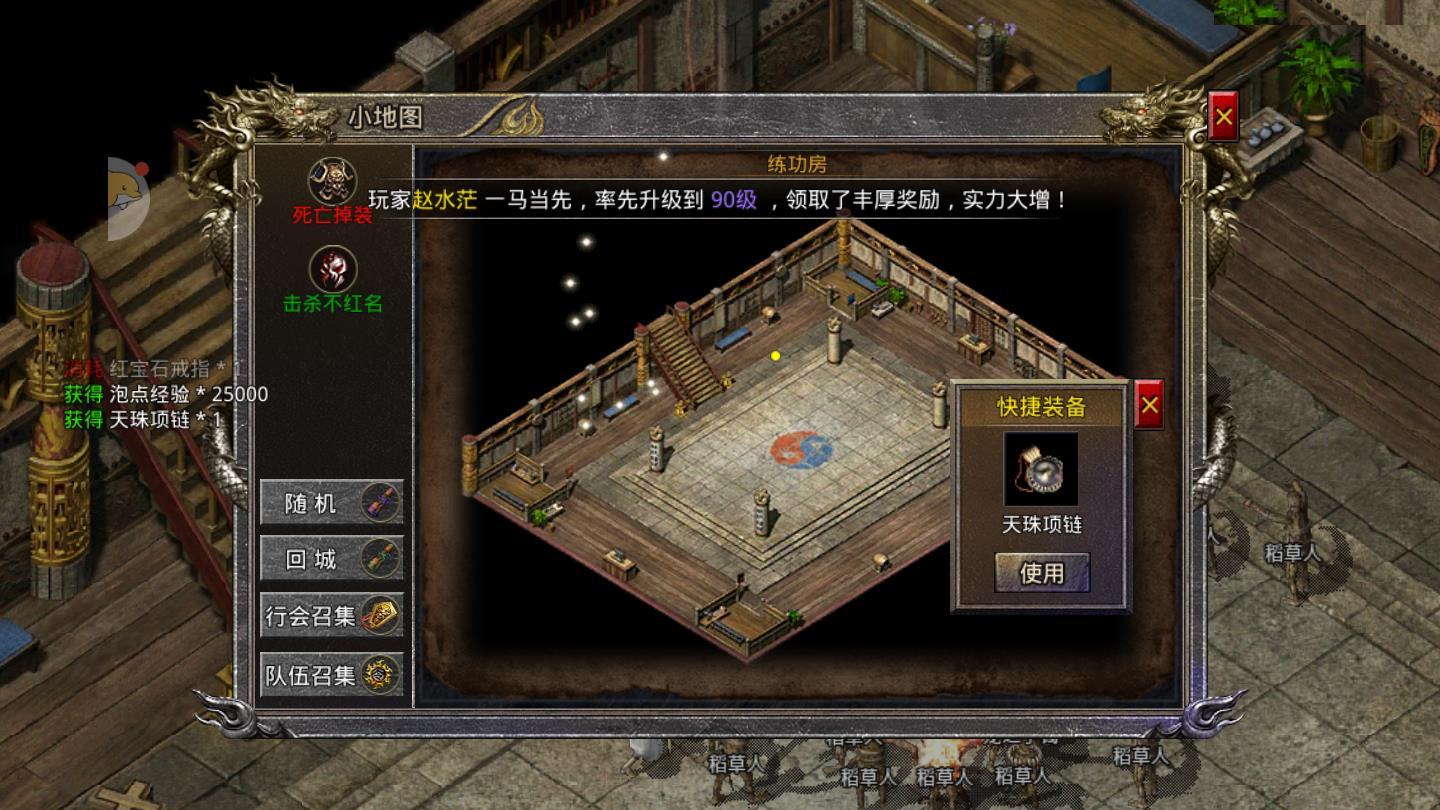
Task: Close the 快捷装备 panel with its red X
Action: click(1150, 404)
